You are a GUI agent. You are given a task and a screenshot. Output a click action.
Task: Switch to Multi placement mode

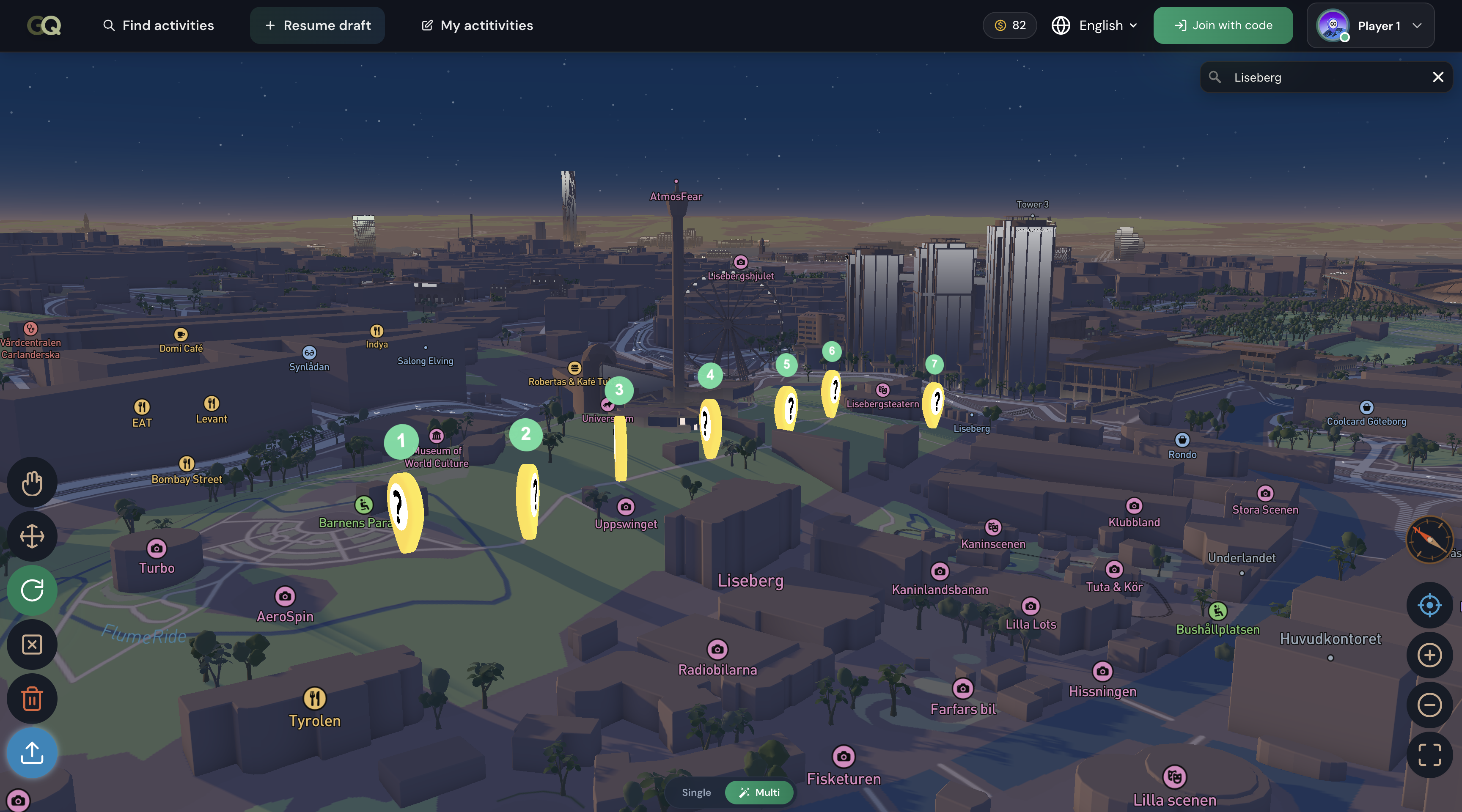[x=759, y=793]
